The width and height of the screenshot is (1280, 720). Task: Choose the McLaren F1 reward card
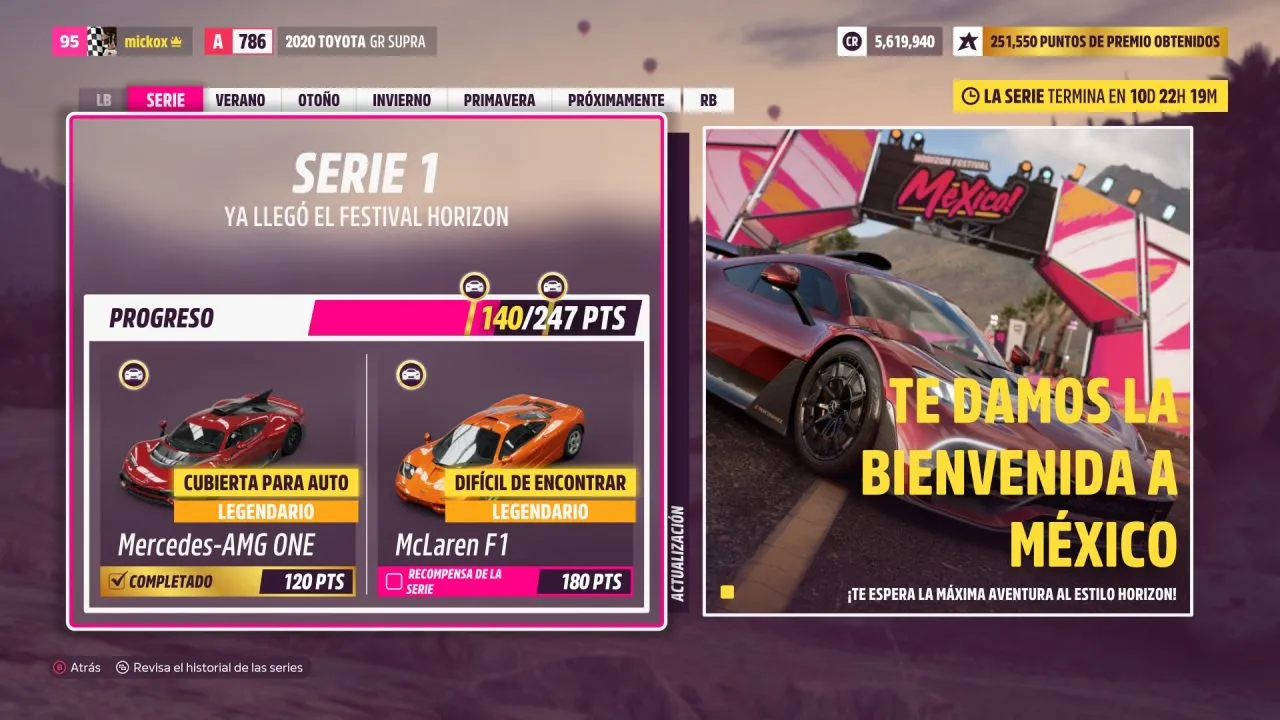pos(505,474)
